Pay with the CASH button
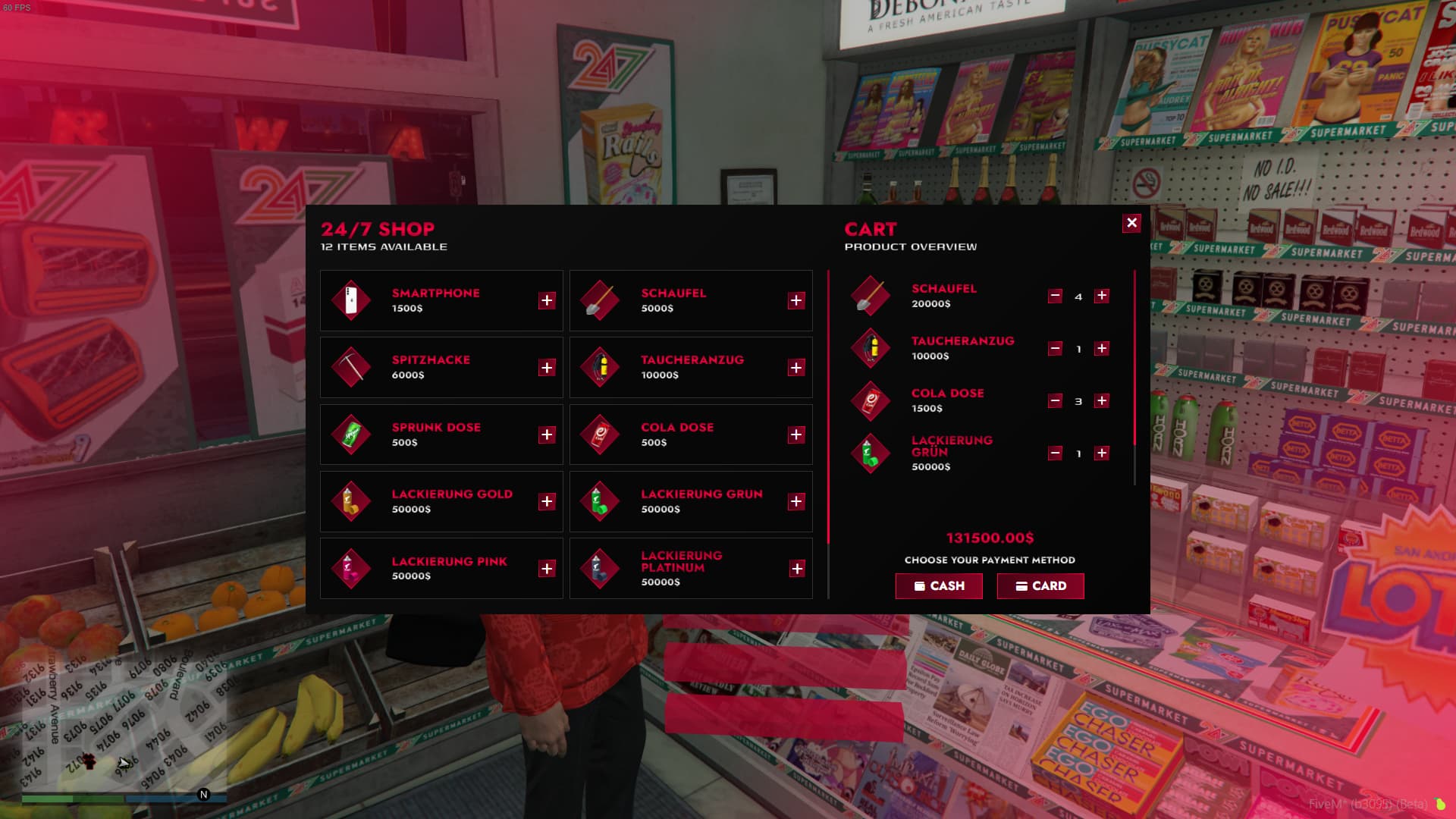Image resolution: width=1456 pixels, height=819 pixels. coord(939,585)
